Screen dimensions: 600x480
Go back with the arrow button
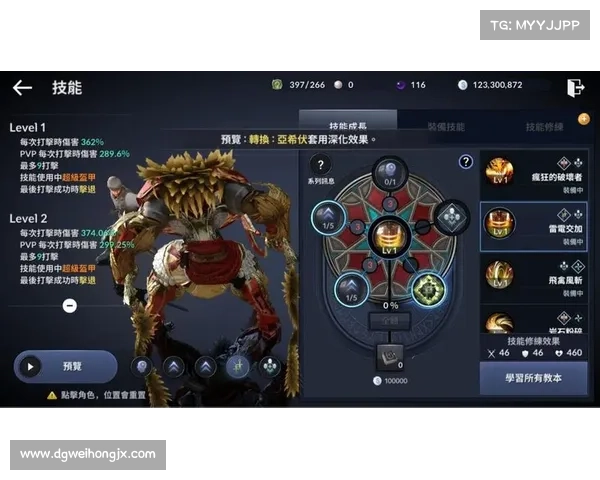click(22, 88)
